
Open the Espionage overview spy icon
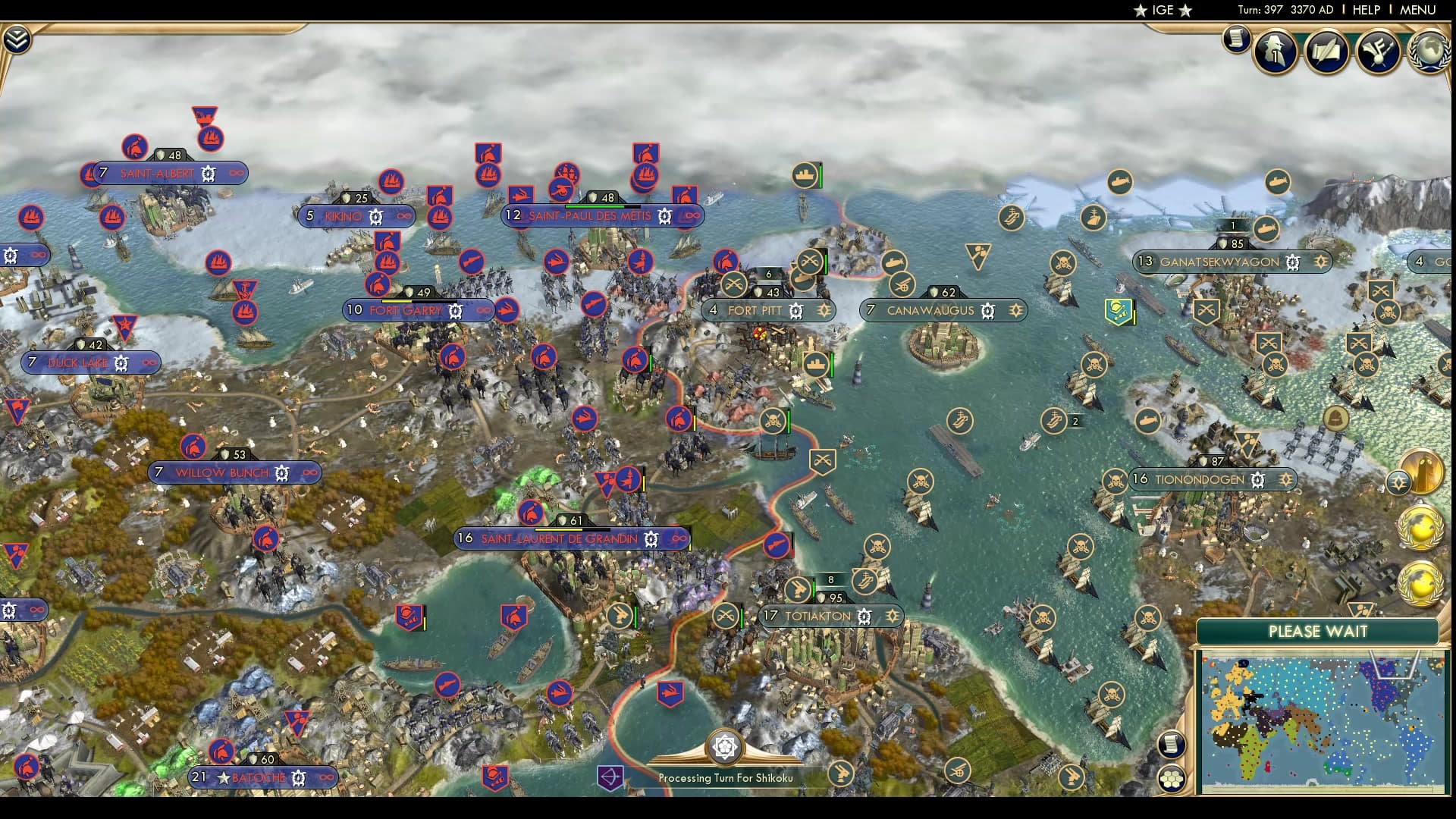tap(1274, 51)
